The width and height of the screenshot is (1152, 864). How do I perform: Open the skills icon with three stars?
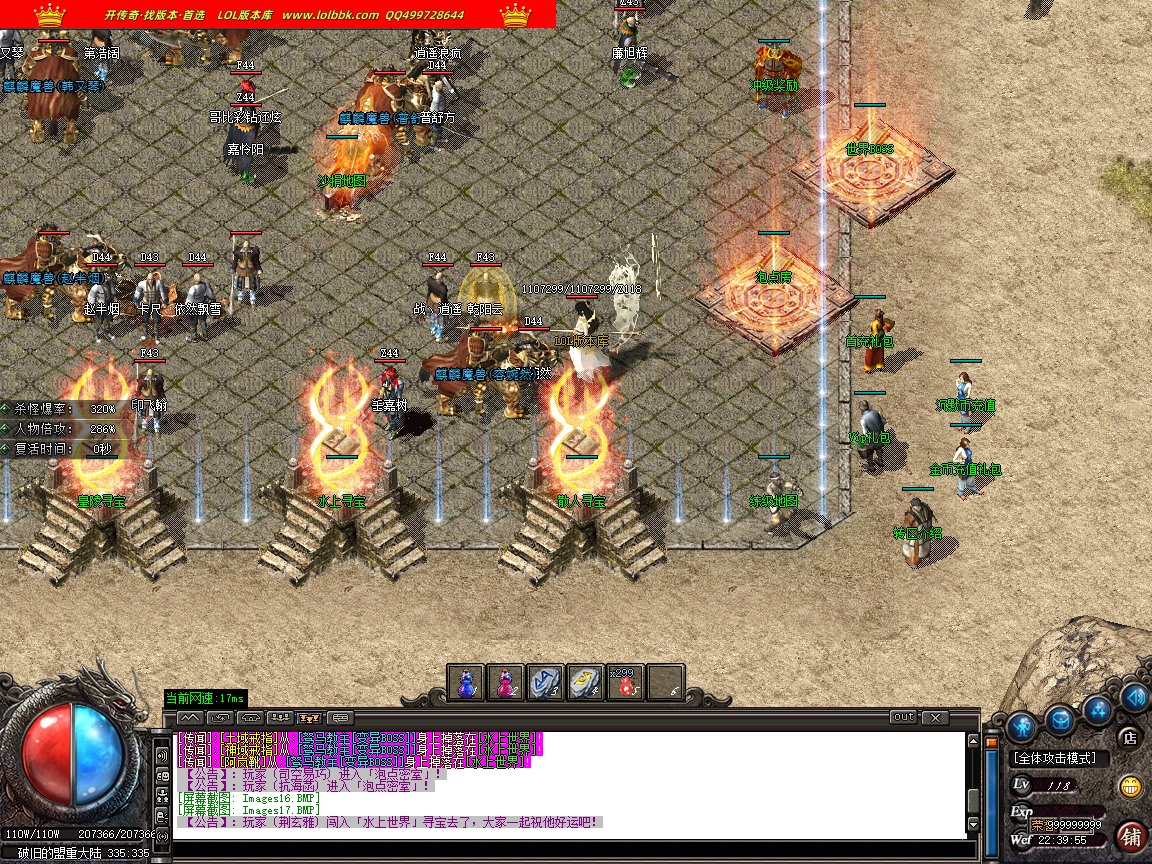coord(1099,709)
